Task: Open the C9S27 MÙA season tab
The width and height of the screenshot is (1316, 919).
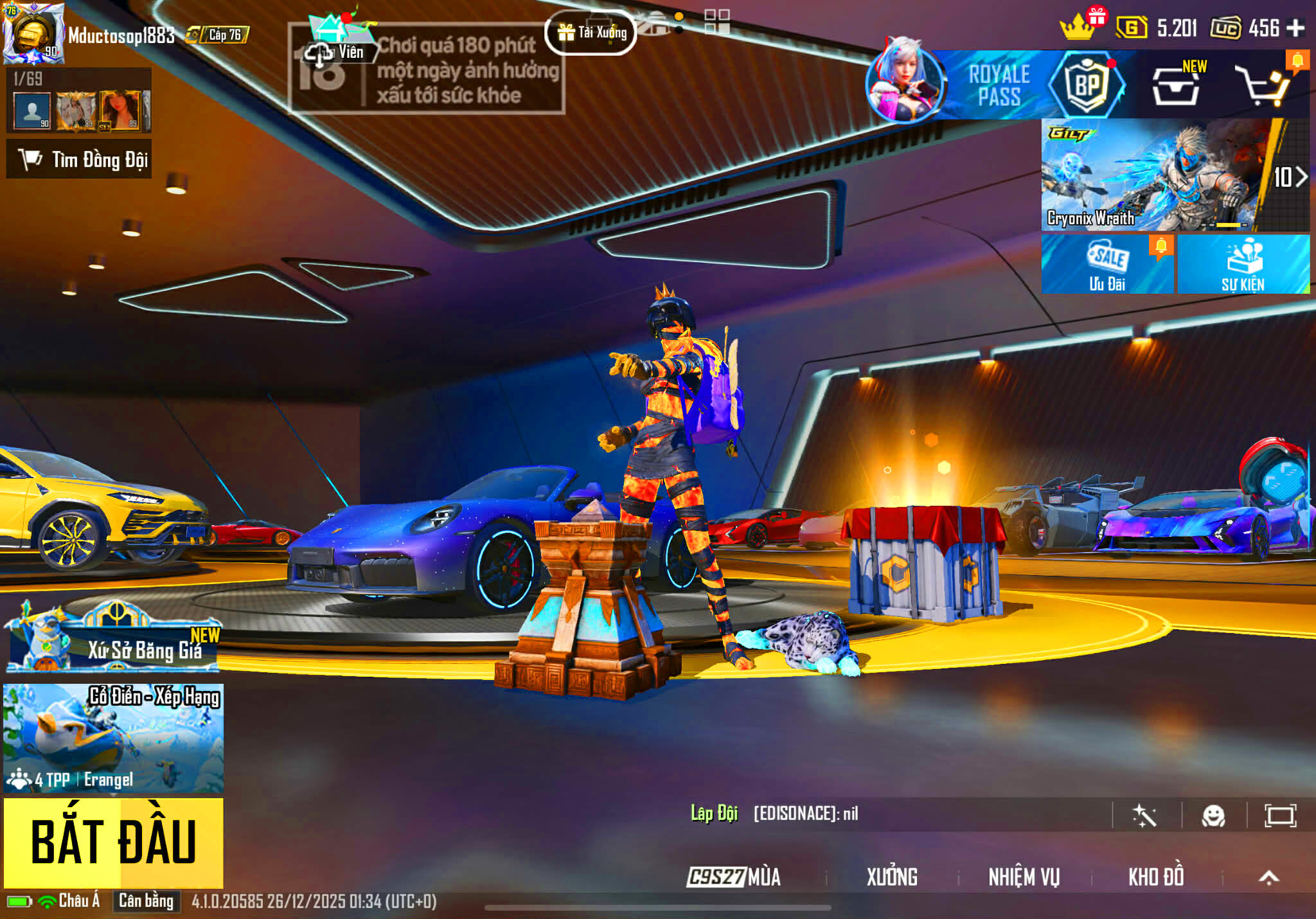Action: (x=734, y=877)
